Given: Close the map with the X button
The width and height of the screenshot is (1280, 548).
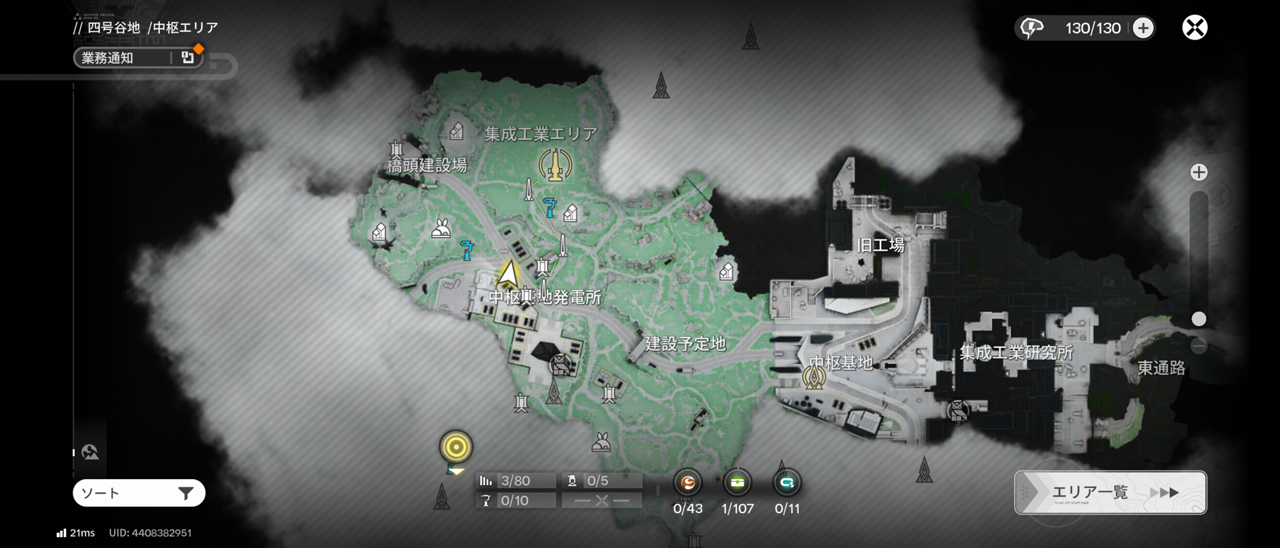Looking at the screenshot, I should click(x=1194, y=28).
